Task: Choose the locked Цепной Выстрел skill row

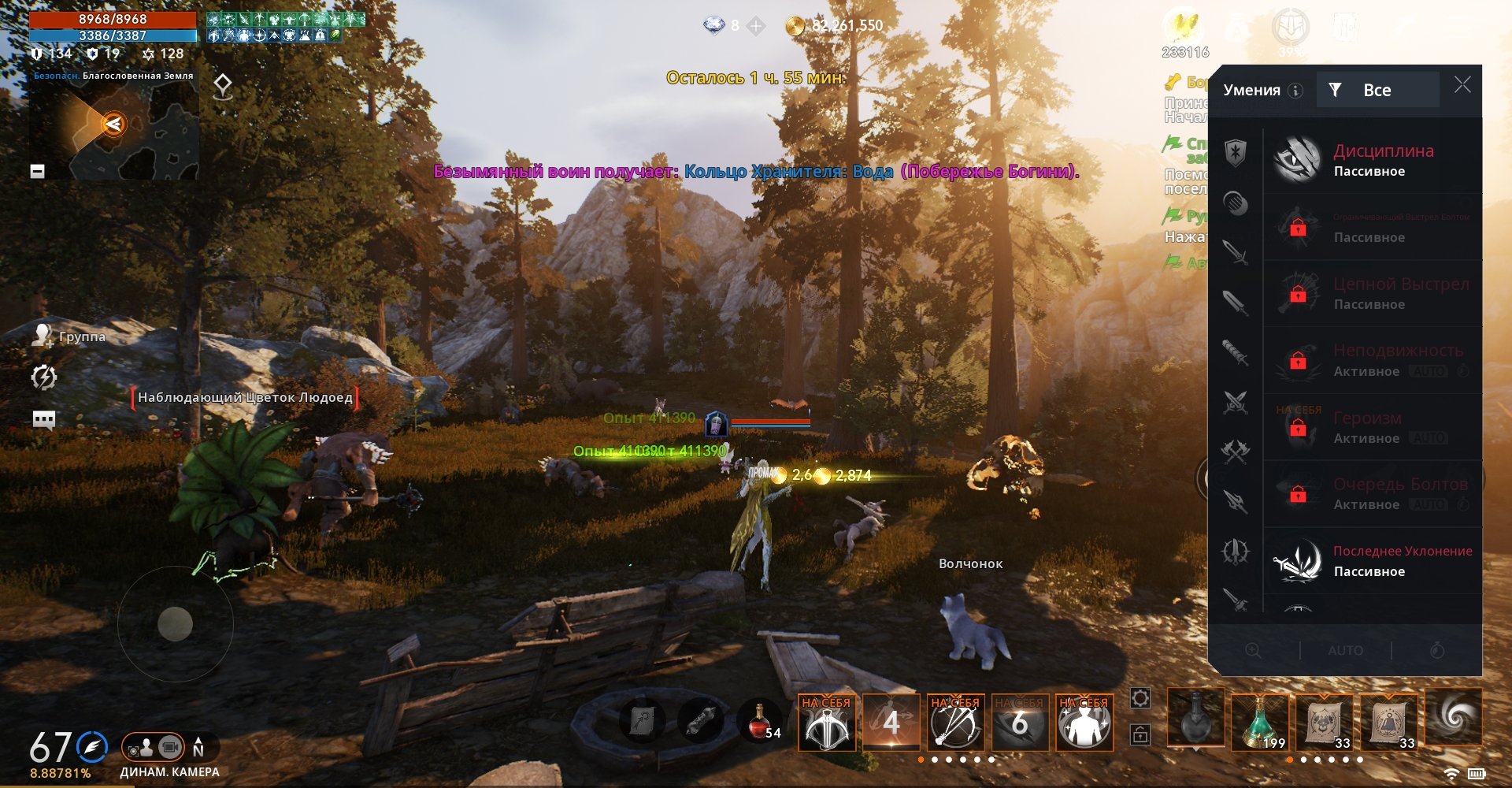Action: click(x=1373, y=293)
